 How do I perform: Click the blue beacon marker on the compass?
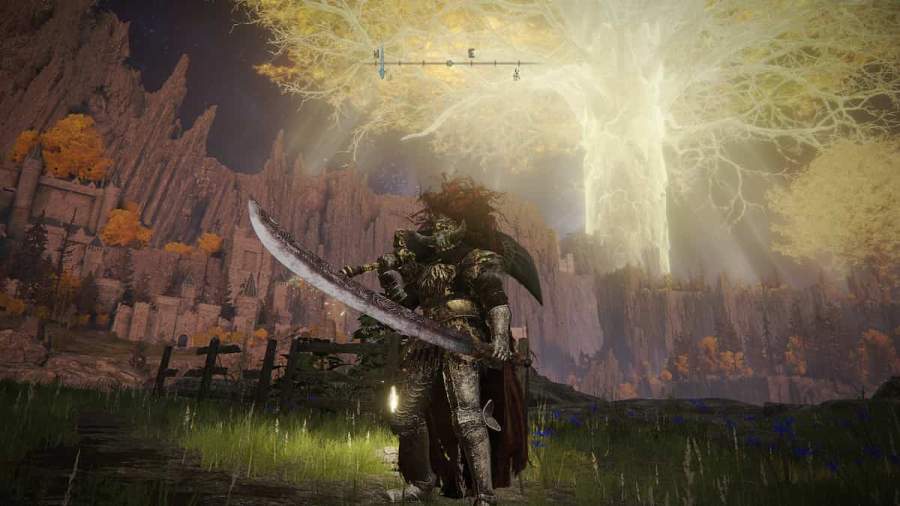(x=380, y=62)
